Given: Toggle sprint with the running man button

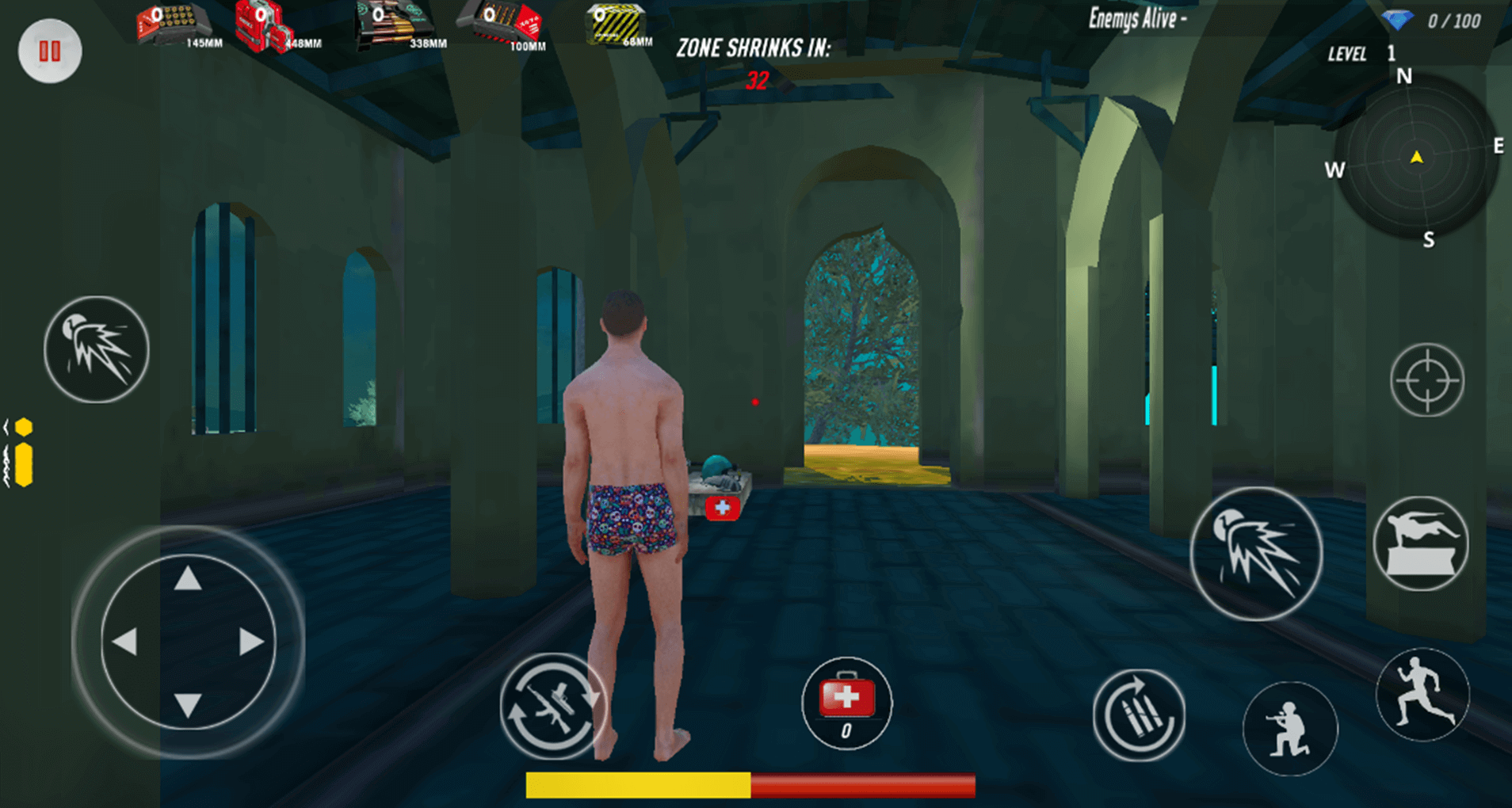Looking at the screenshot, I should tap(1423, 695).
